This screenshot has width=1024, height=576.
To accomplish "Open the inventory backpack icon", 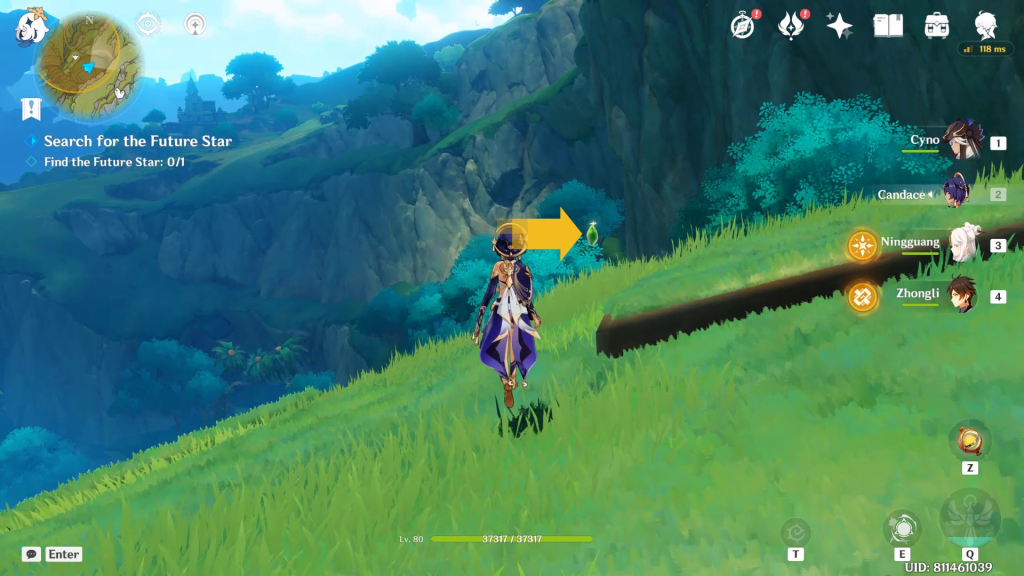I will (x=937, y=26).
